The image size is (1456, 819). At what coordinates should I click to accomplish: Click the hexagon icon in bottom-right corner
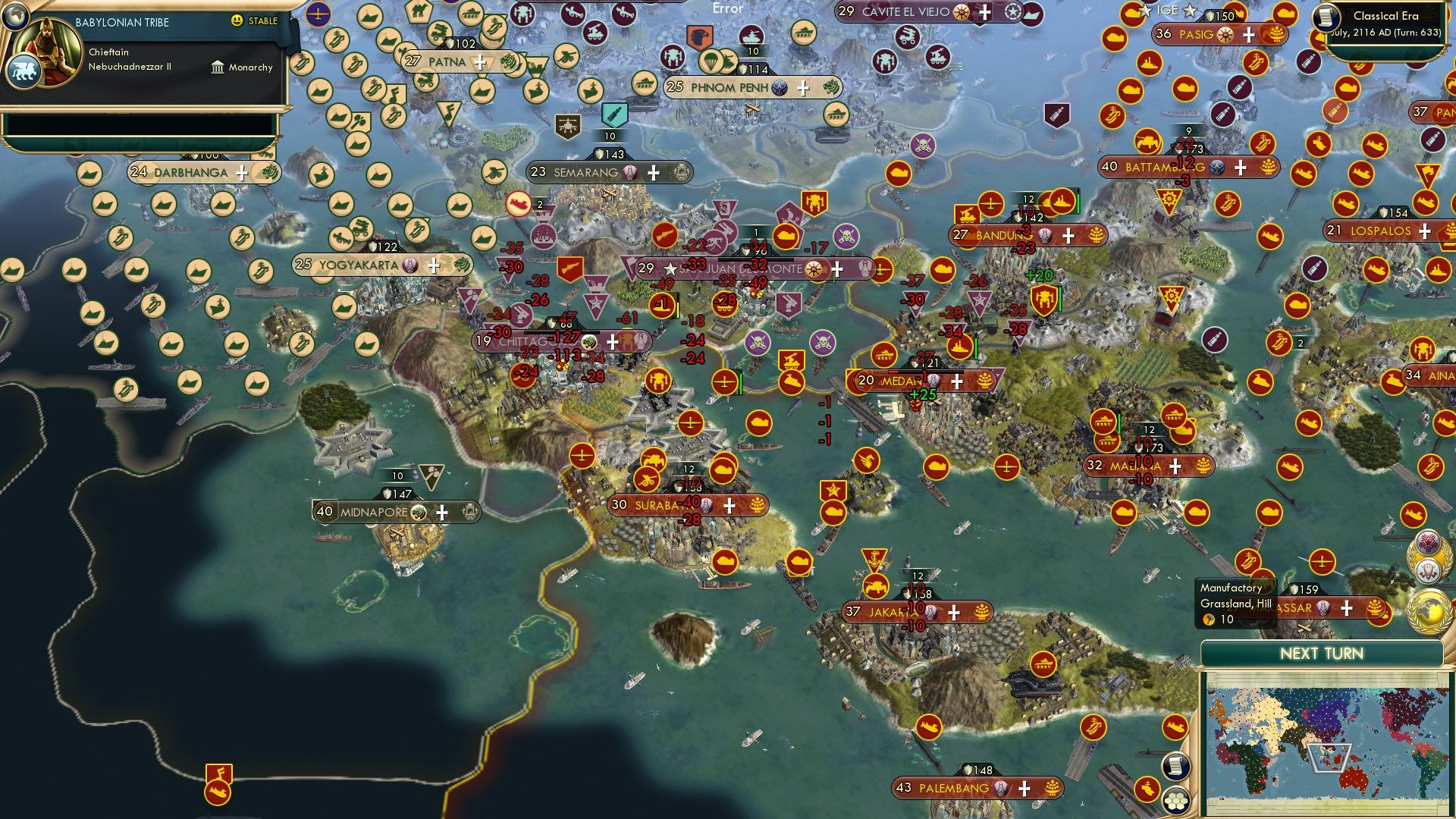coord(1176,801)
